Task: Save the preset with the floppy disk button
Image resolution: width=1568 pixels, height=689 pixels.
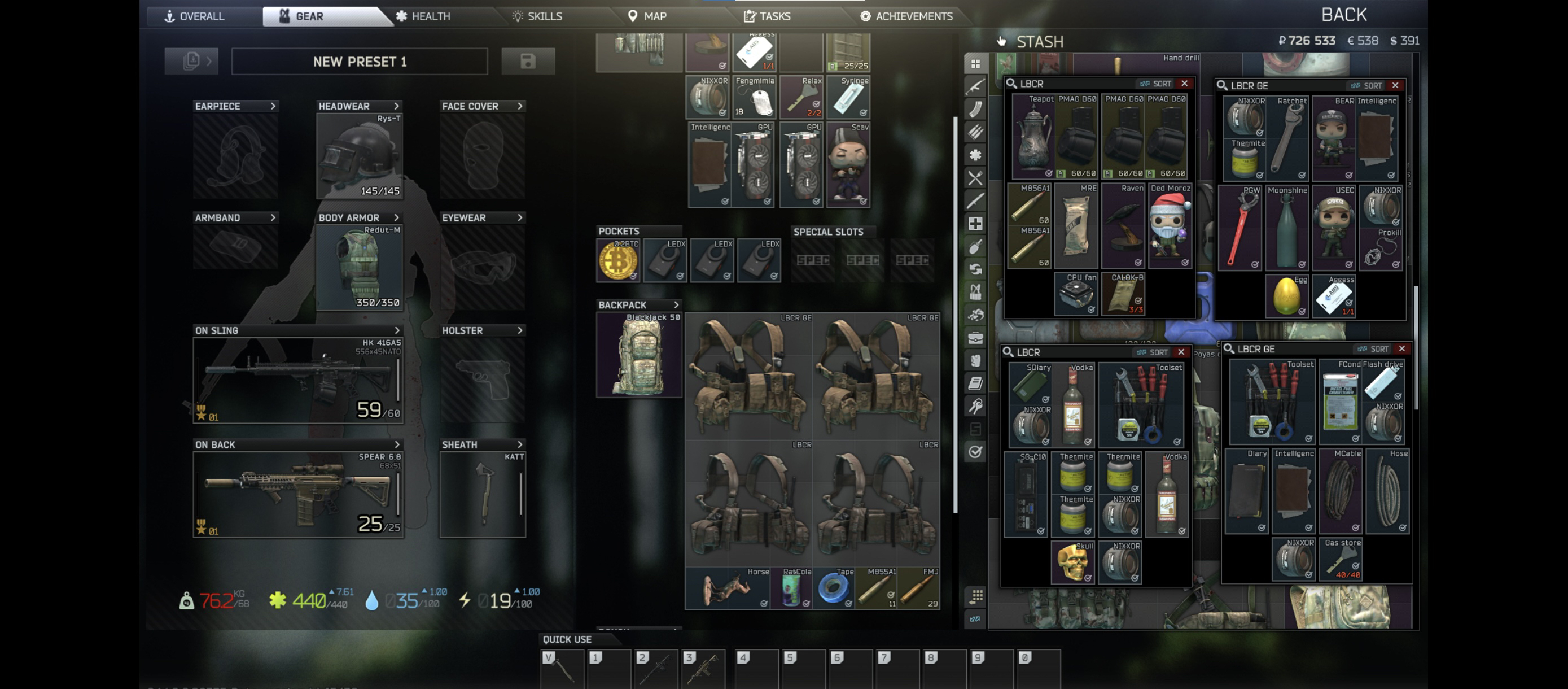Action: coord(527,62)
